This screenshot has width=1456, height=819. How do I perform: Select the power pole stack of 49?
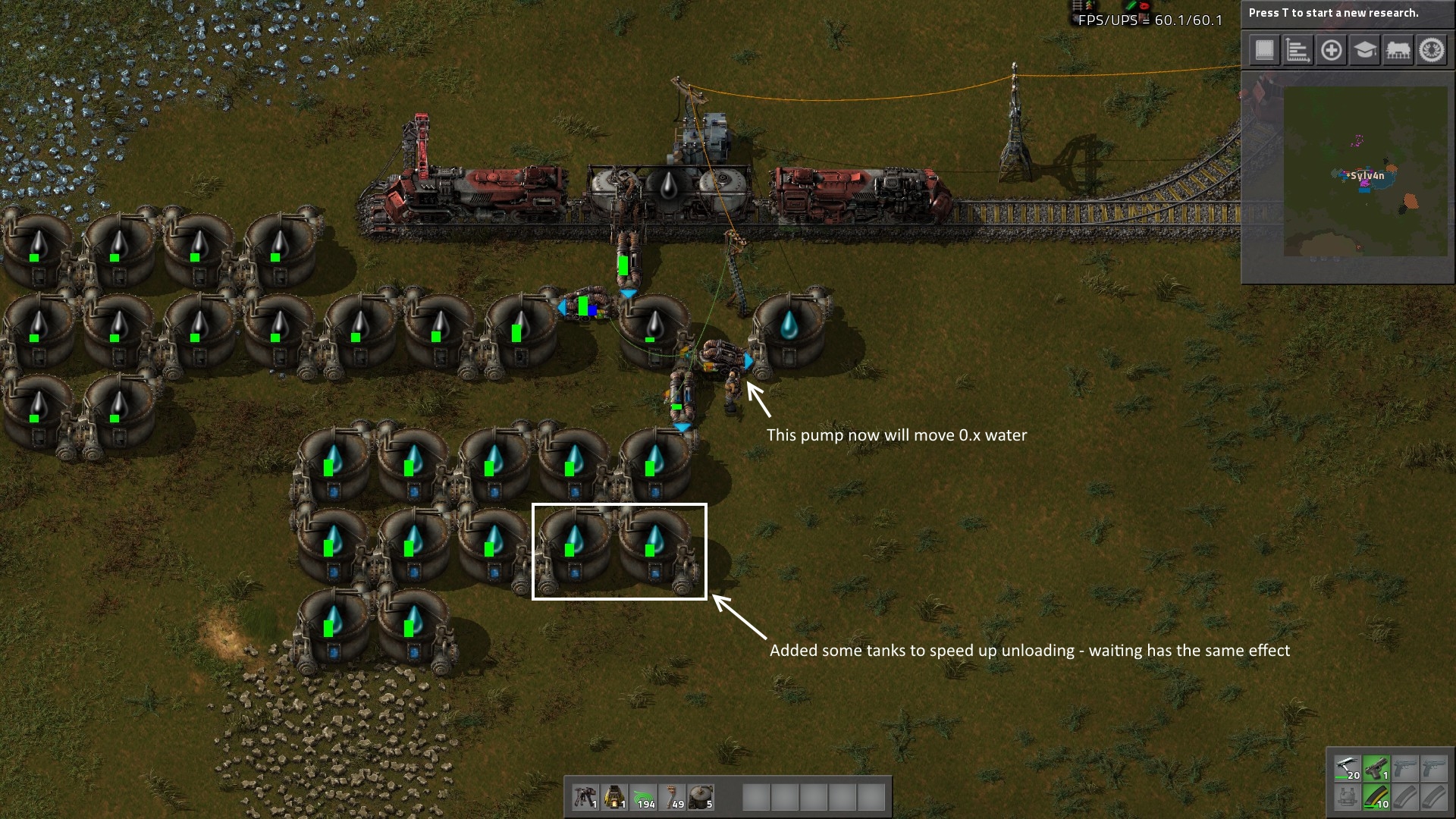coord(673,797)
